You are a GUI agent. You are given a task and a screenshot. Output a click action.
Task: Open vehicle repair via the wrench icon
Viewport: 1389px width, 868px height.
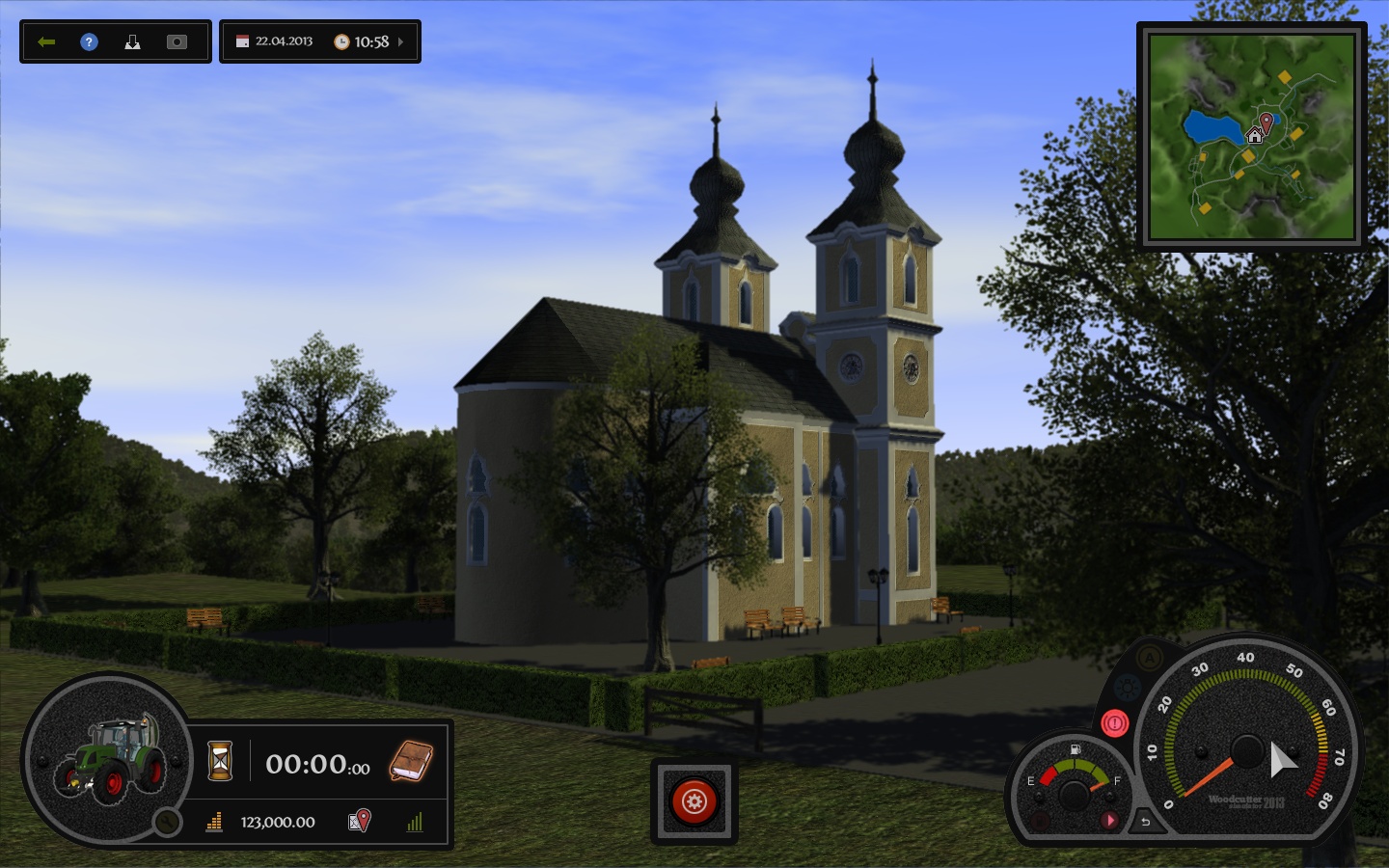tap(166, 822)
